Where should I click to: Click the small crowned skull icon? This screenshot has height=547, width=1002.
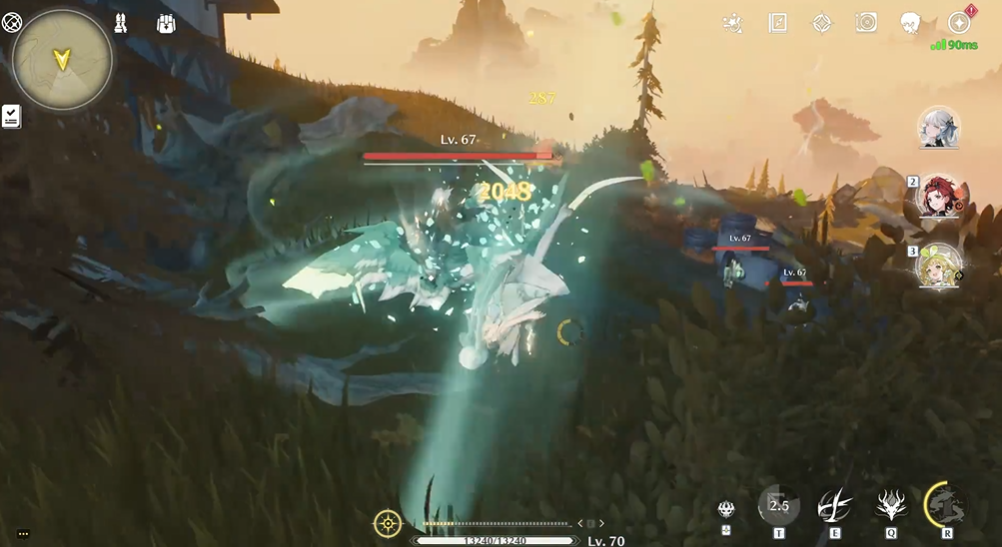(x=727, y=509)
